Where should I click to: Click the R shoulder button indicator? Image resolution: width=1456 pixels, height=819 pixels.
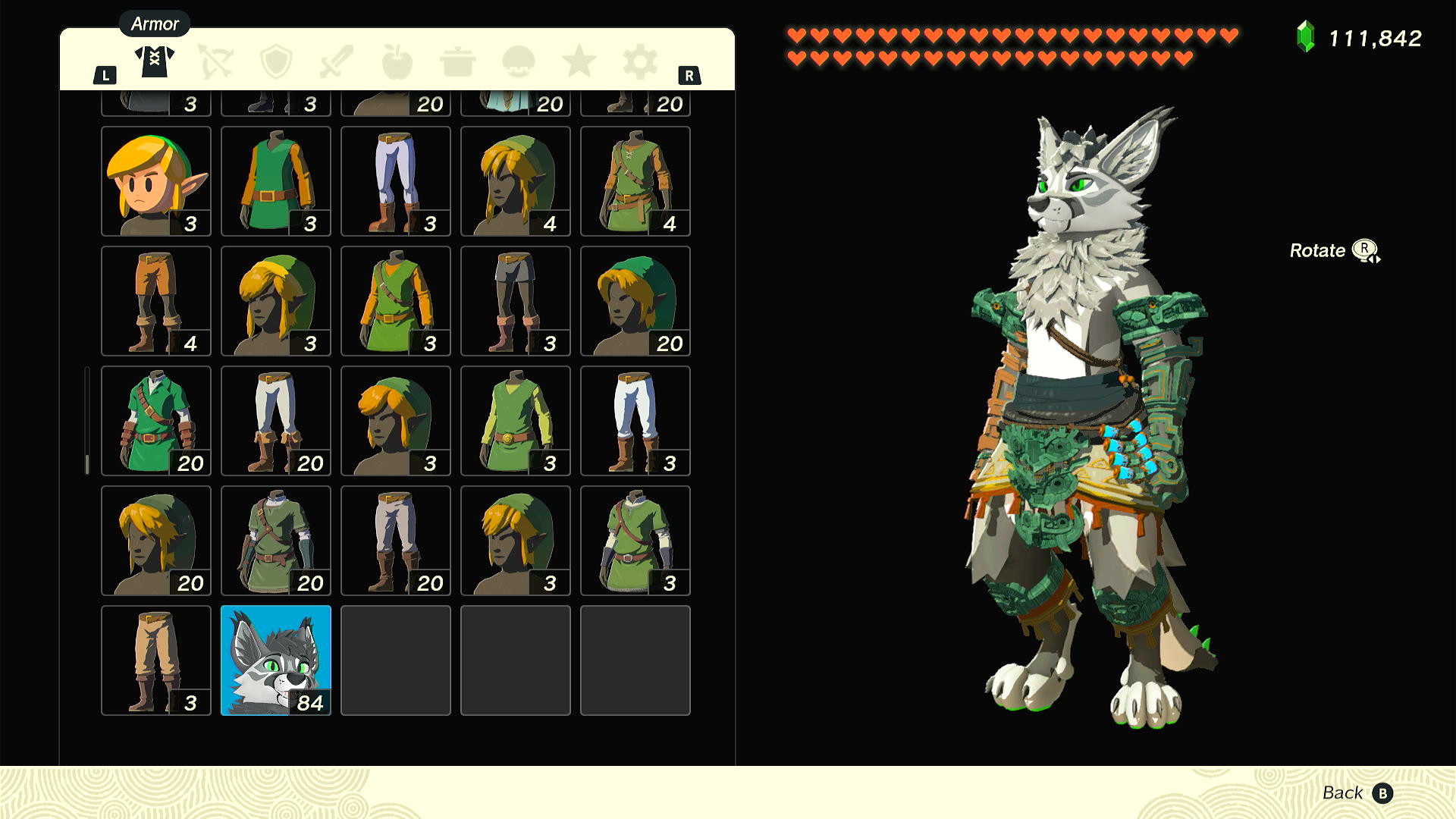[689, 74]
